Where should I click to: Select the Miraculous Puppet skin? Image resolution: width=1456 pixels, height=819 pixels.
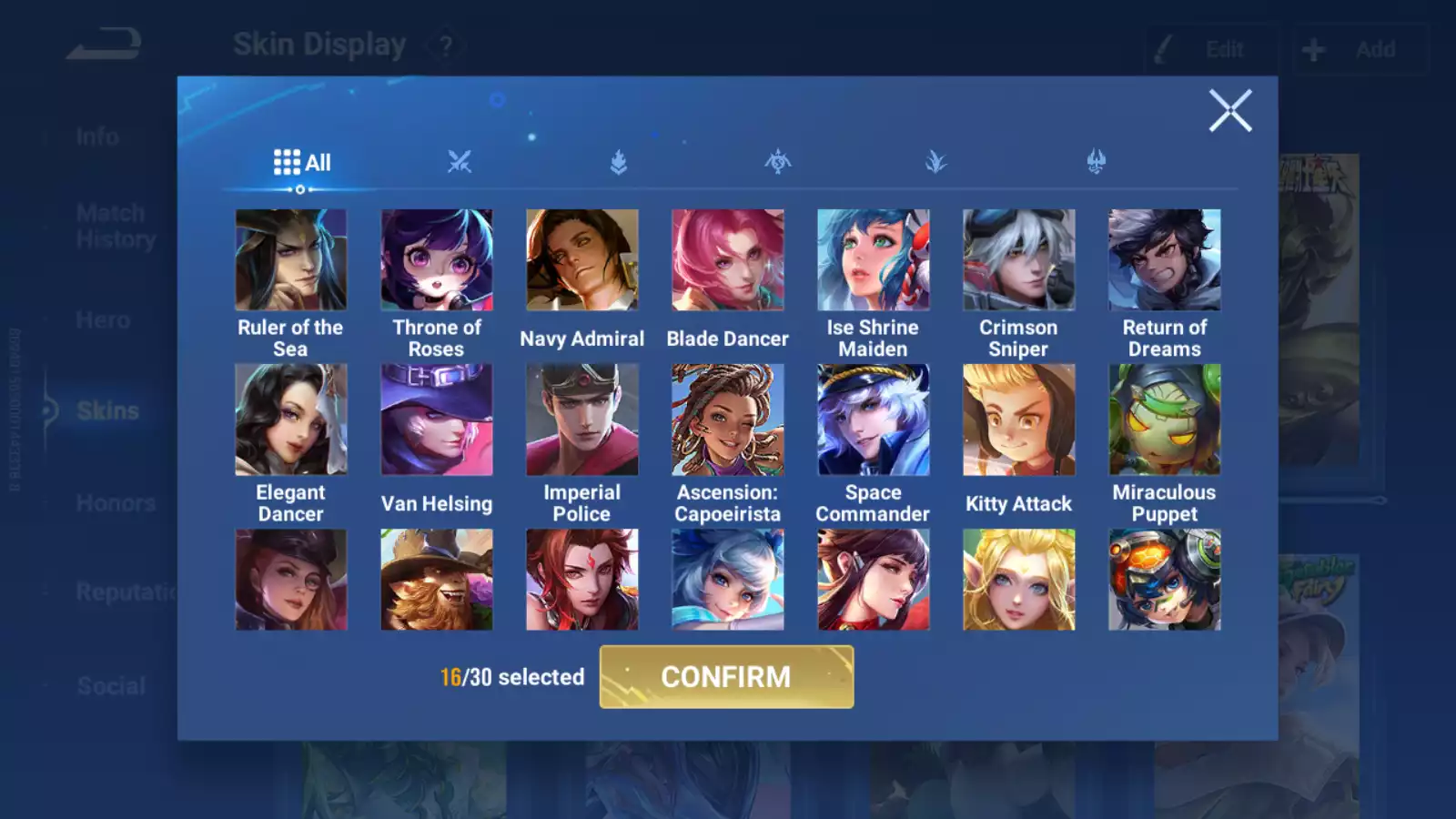(x=1165, y=420)
